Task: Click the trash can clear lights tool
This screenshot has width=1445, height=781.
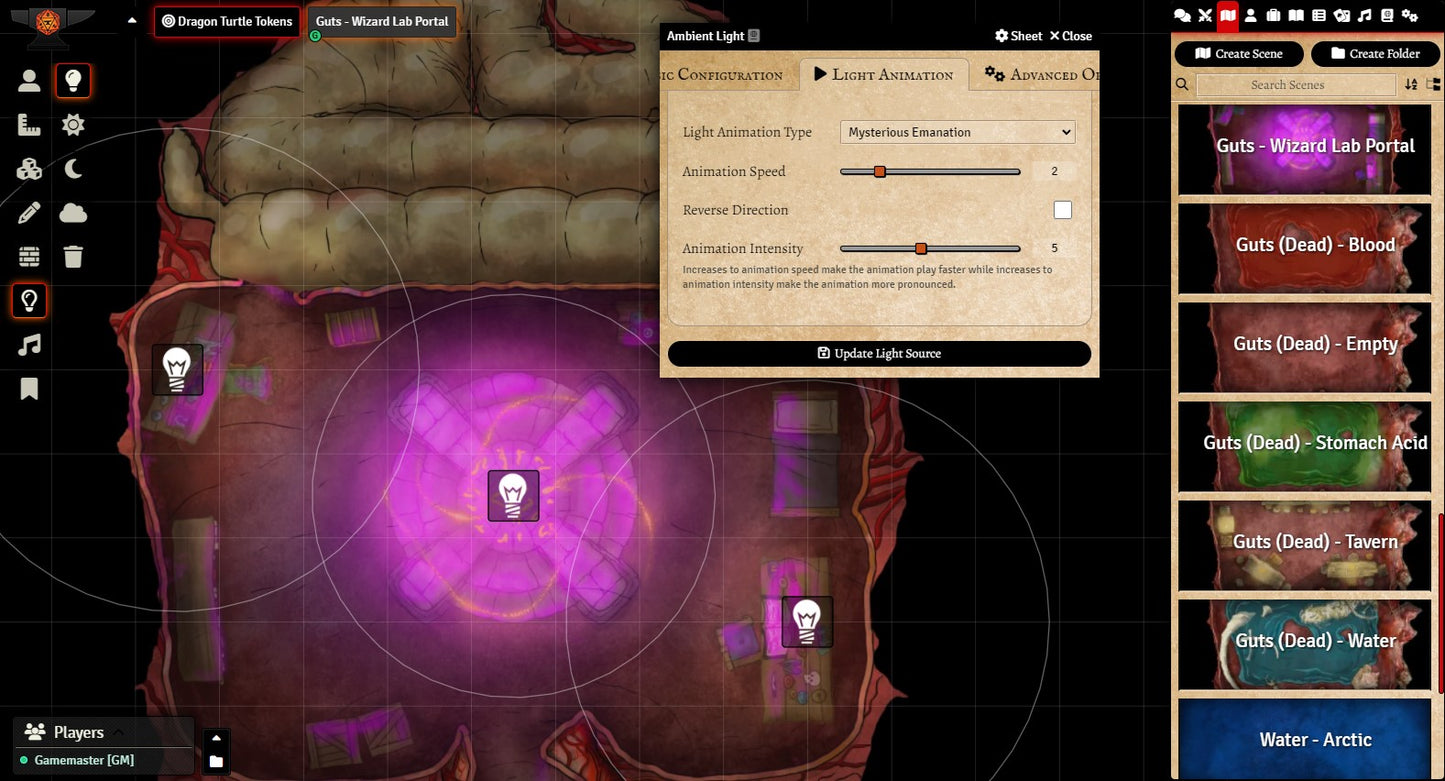Action: pos(73,257)
